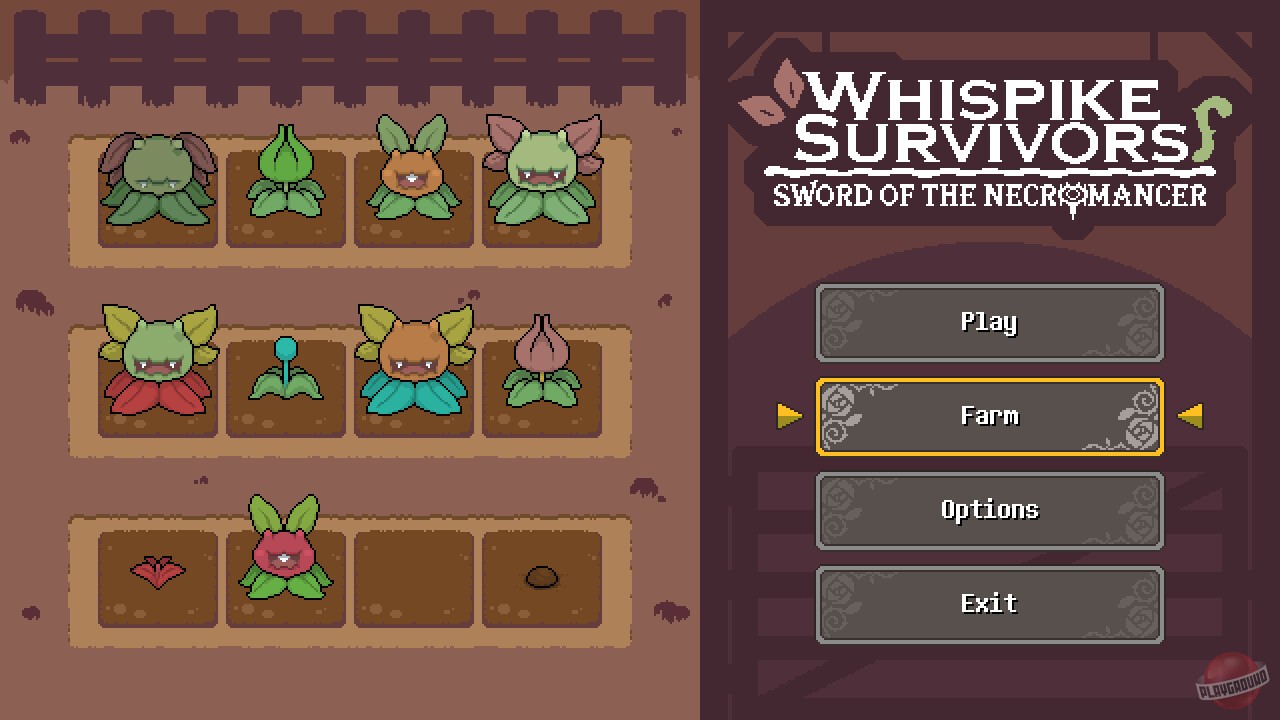Viewport: 1280px width, 720px height.
Task: Open the Farm menu option
Action: pyautogui.click(x=990, y=416)
